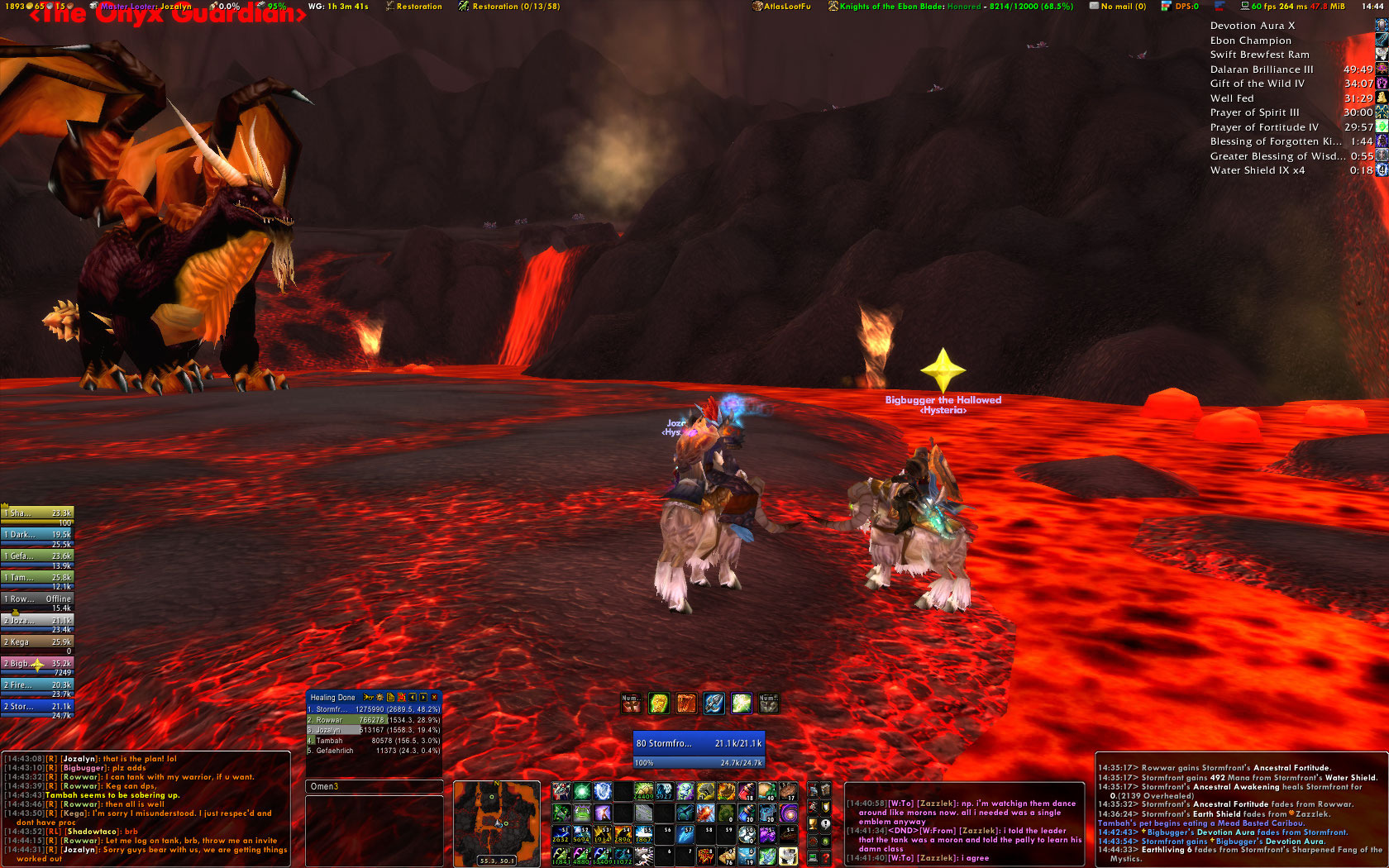Close the Healing Done meter window
The height and width of the screenshot is (868, 1389).
[435, 698]
